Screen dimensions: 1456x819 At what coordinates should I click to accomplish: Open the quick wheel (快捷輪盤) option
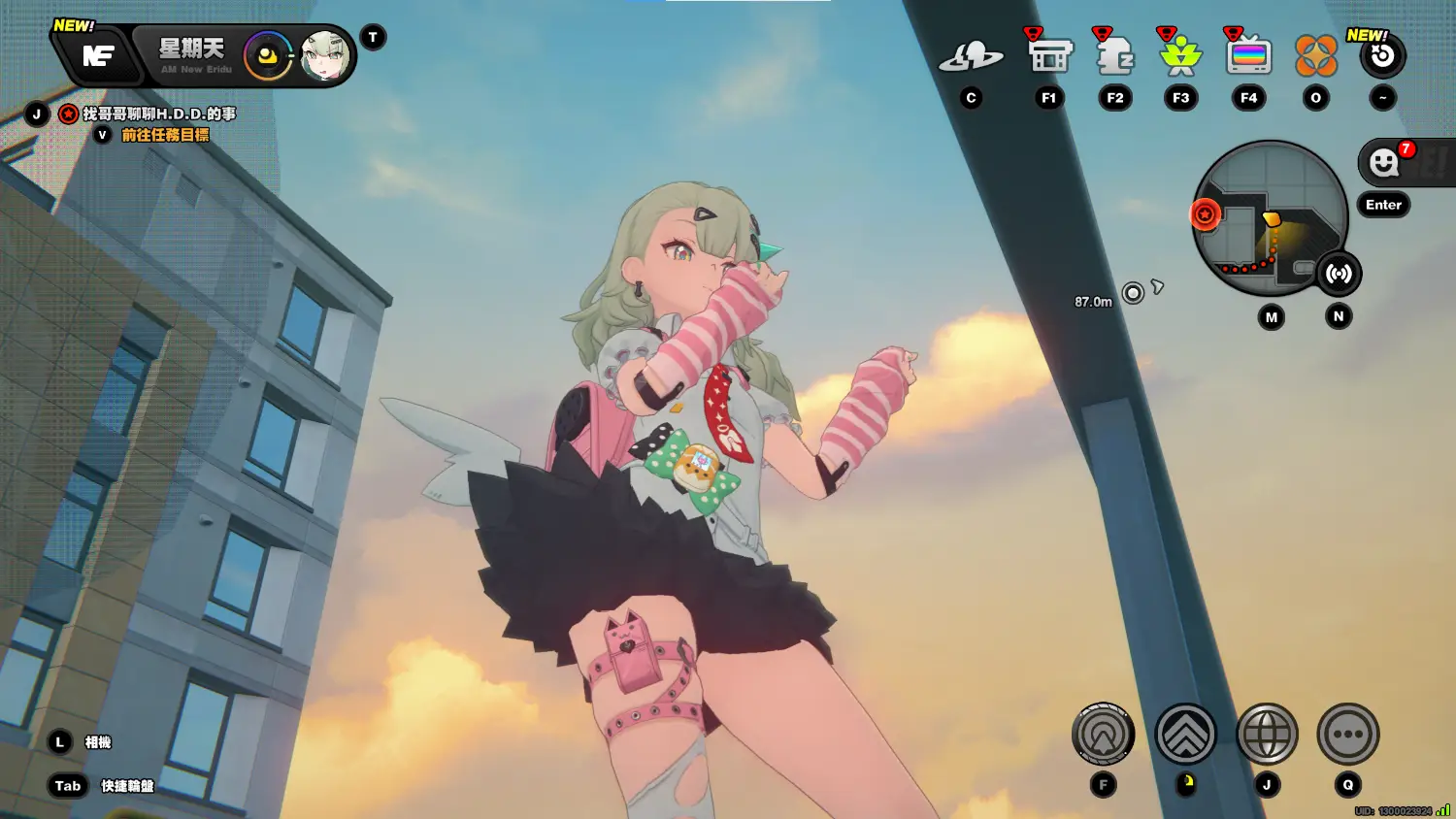(127, 786)
